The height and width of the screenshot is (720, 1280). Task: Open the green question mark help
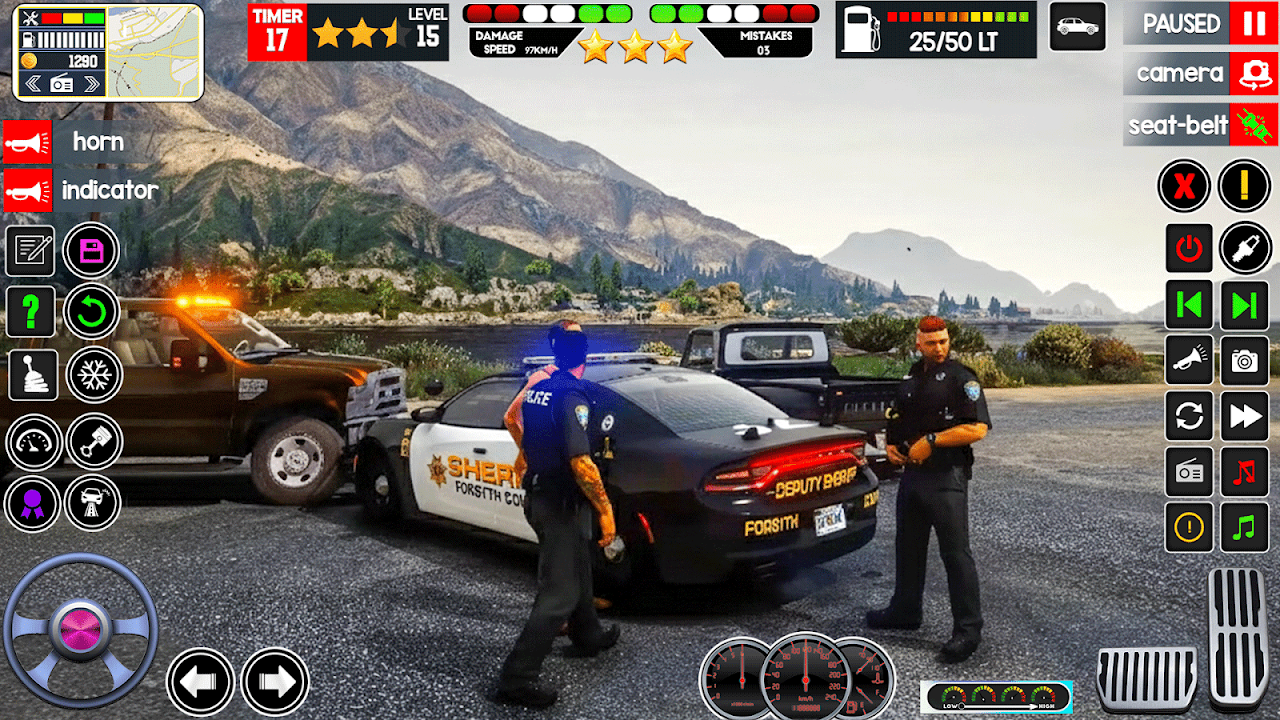pyautogui.click(x=31, y=313)
